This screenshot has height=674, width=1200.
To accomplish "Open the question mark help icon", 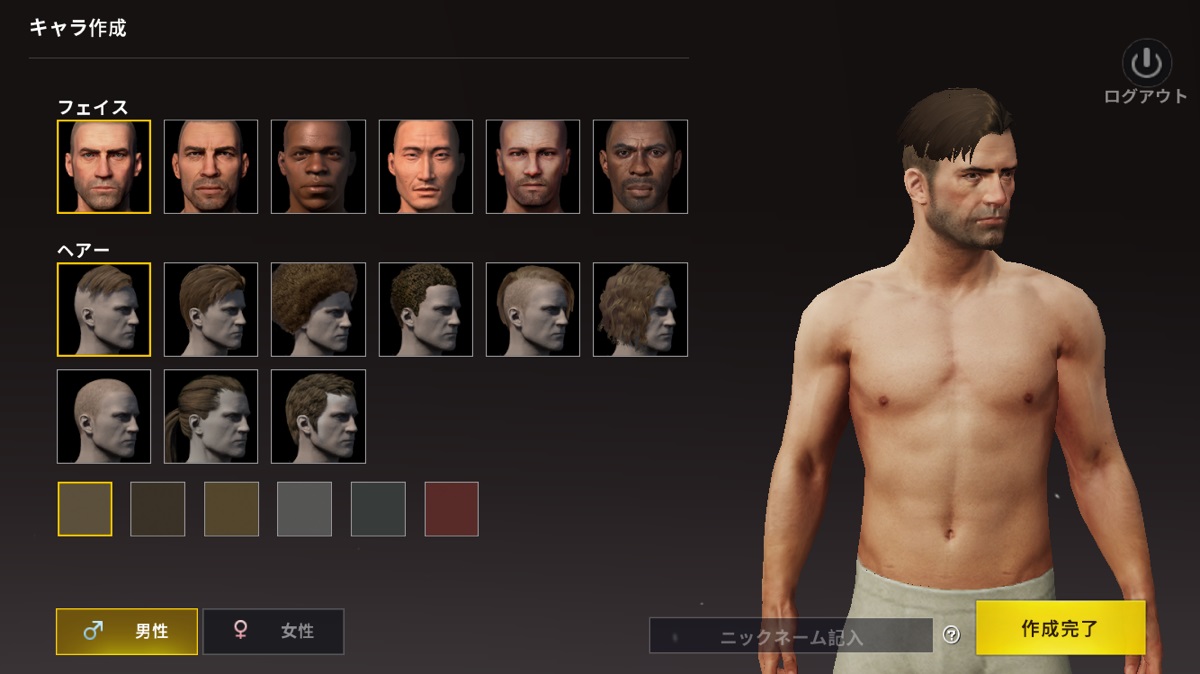I will tap(951, 635).
